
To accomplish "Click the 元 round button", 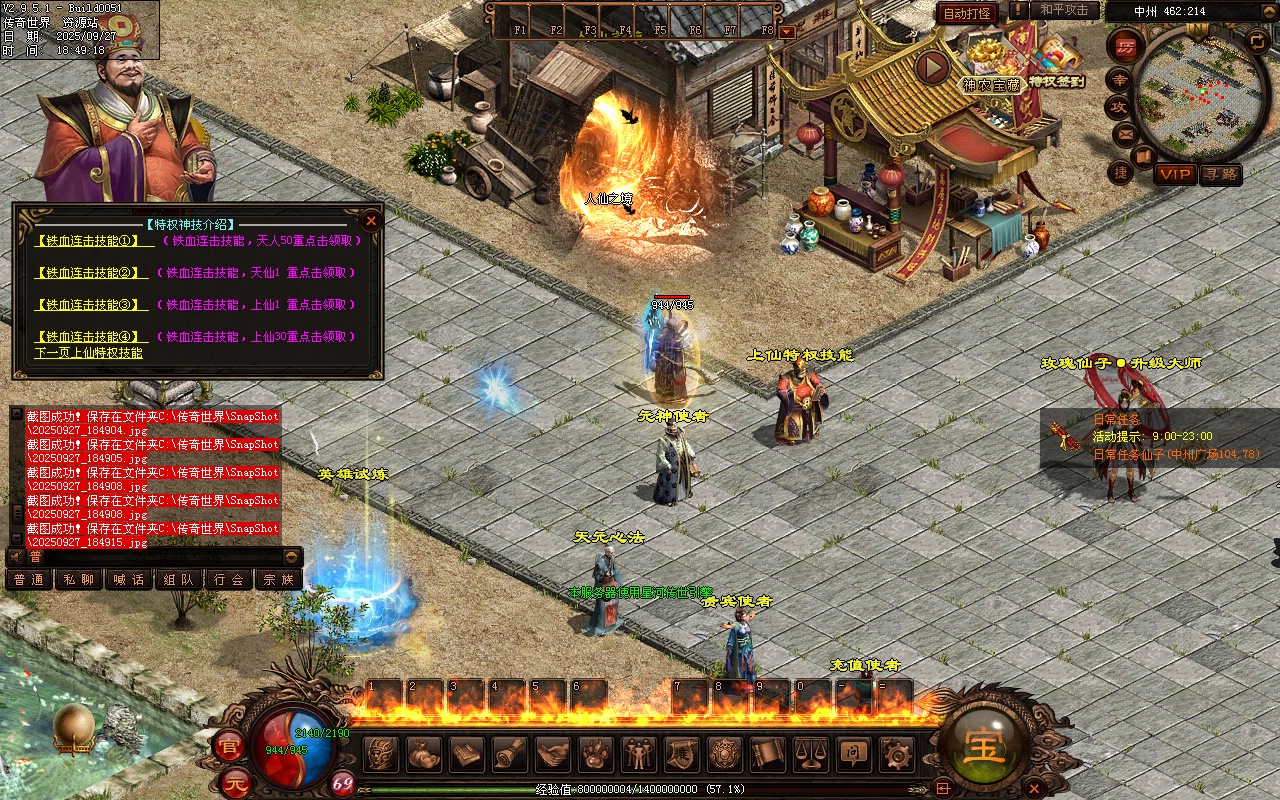I will coord(234,780).
